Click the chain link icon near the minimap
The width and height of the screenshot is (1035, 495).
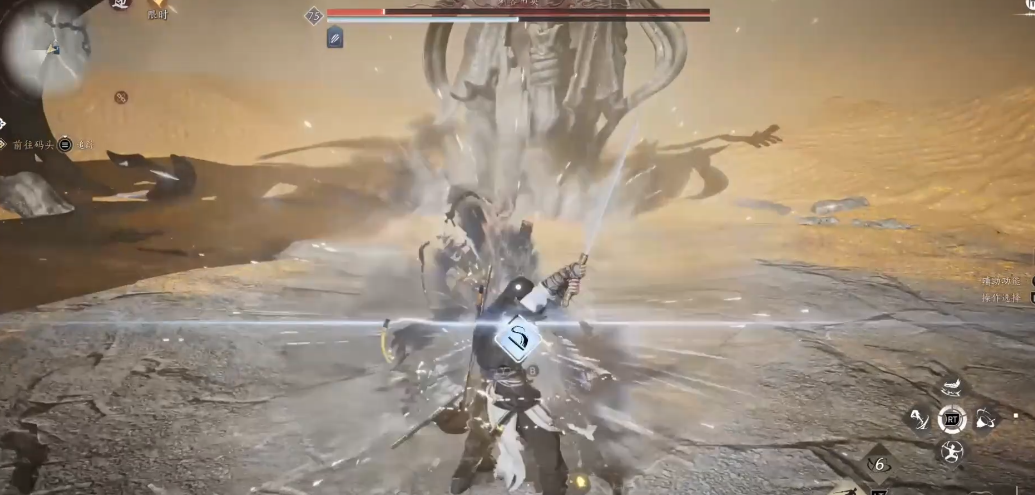click(x=121, y=97)
